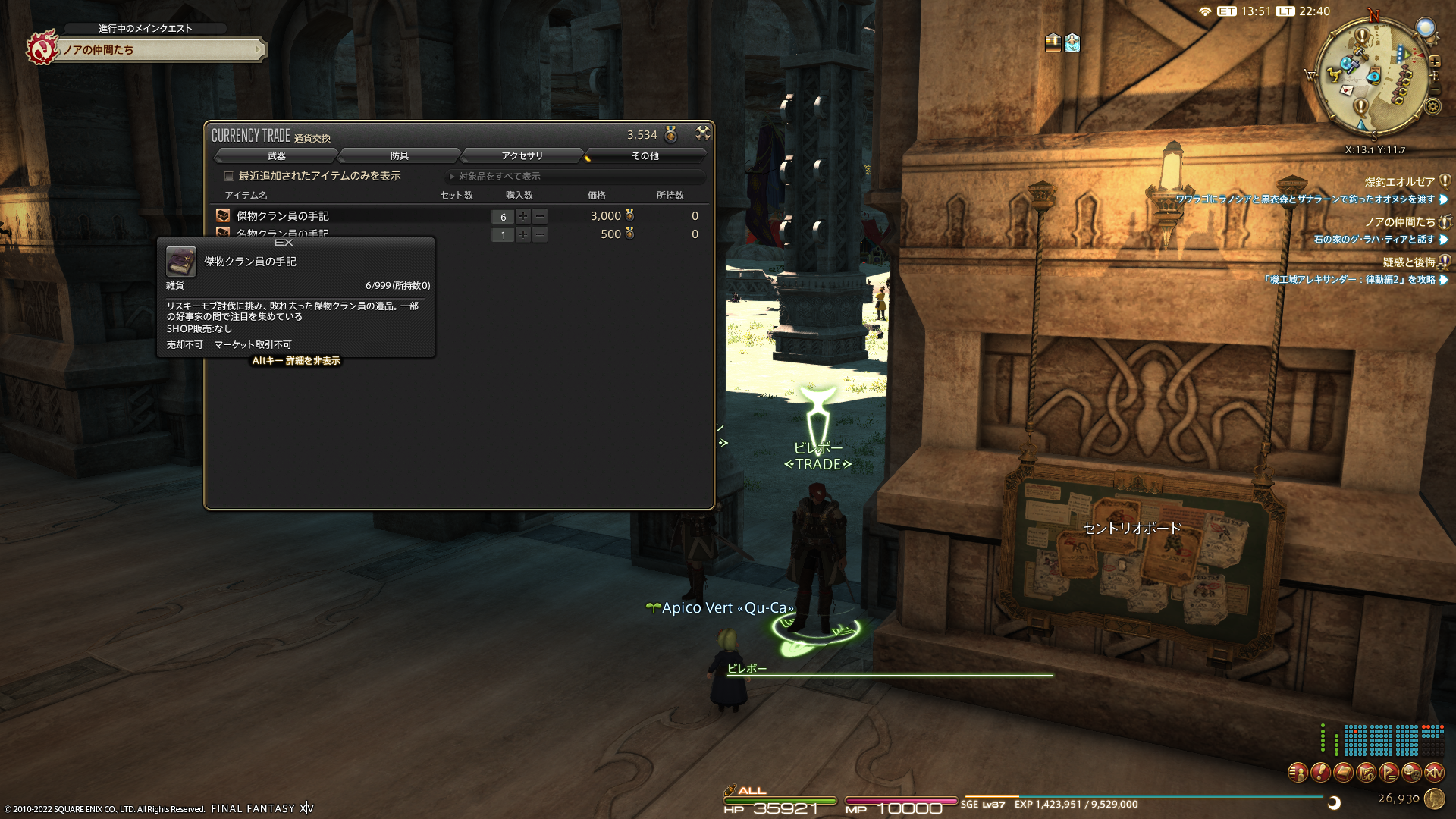Zoom out the minimap with minus button
Image resolution: width=1456 pixels, height=819 pixels.
click(x=1434, y=89)
